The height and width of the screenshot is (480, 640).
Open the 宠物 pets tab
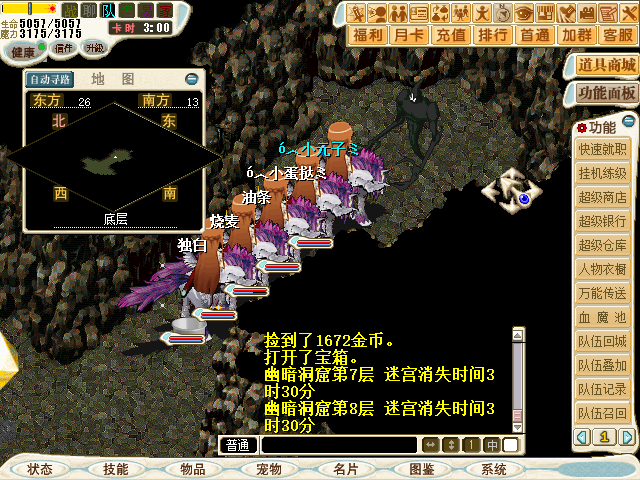point(268,469)
